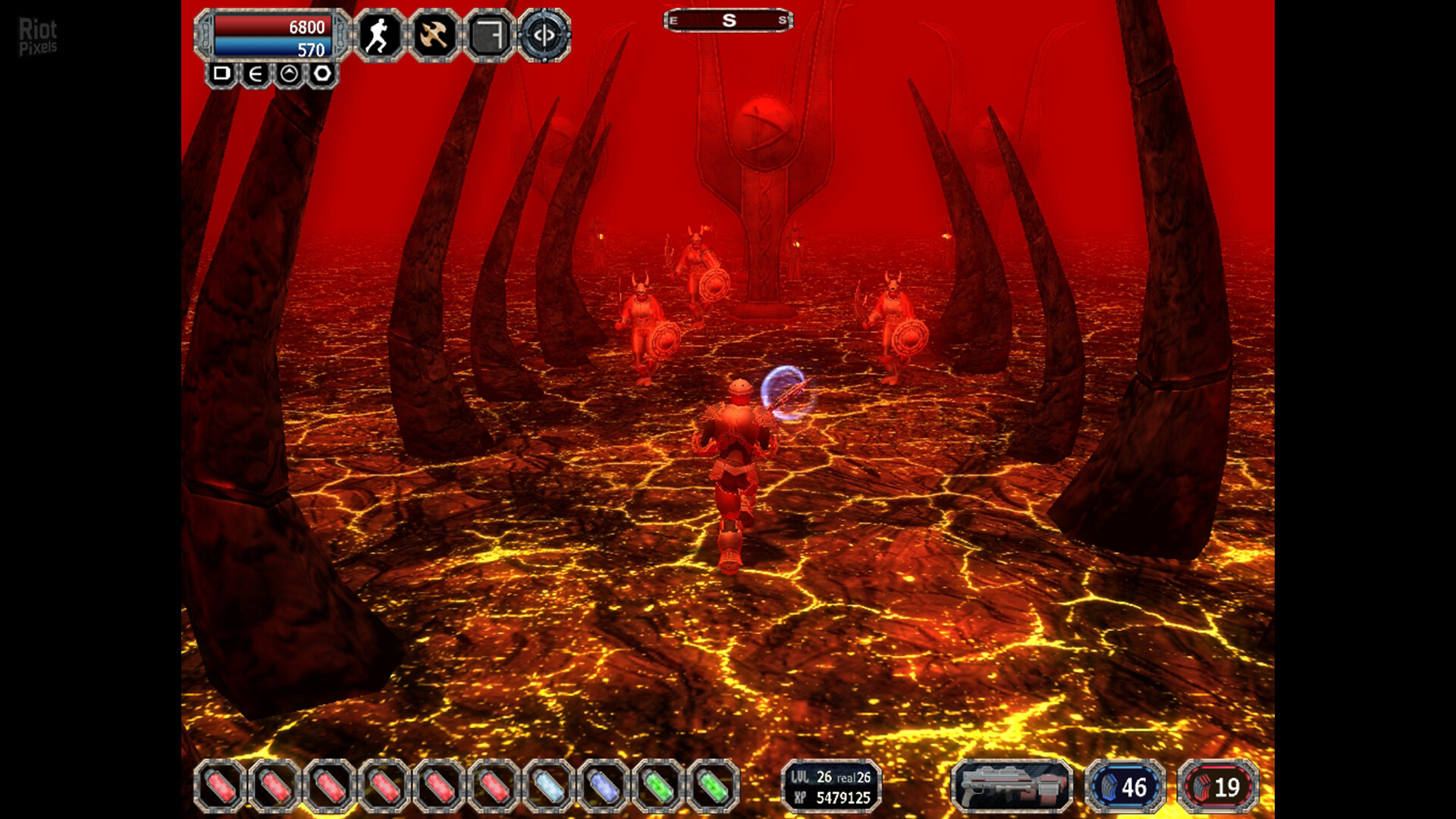The image size is (1456, 819).
Task: Use the pale light-blue potion vial
Action: tap(549, 786)
